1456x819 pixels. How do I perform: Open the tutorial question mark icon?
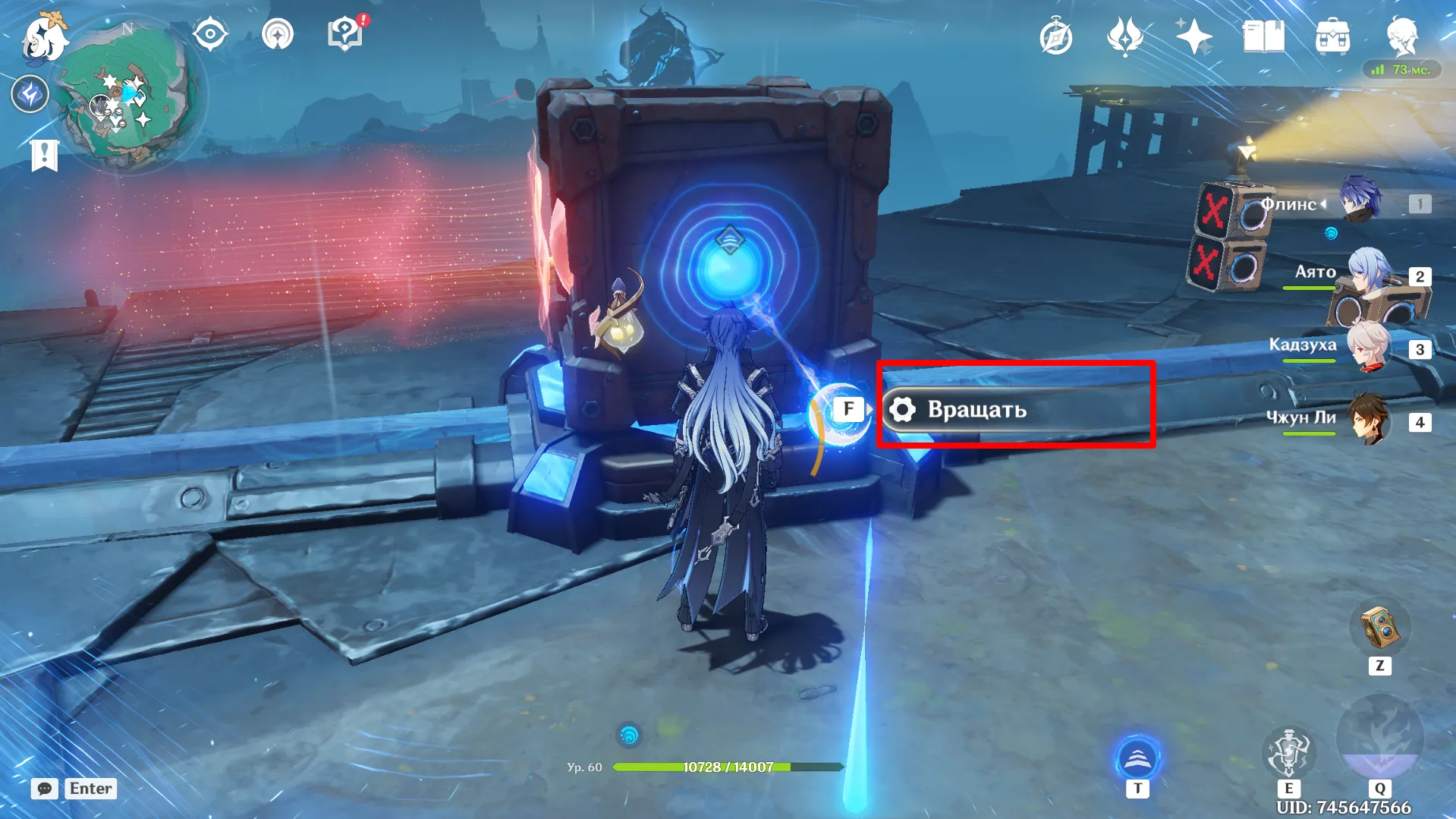[345, 34]
